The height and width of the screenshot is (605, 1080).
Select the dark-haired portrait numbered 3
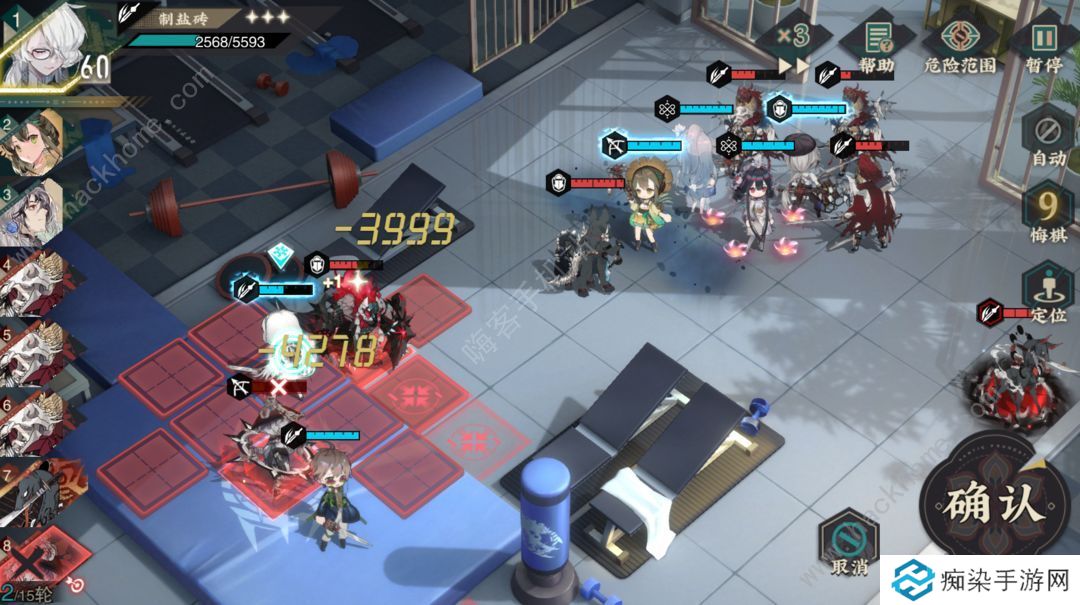pos(32,210)
